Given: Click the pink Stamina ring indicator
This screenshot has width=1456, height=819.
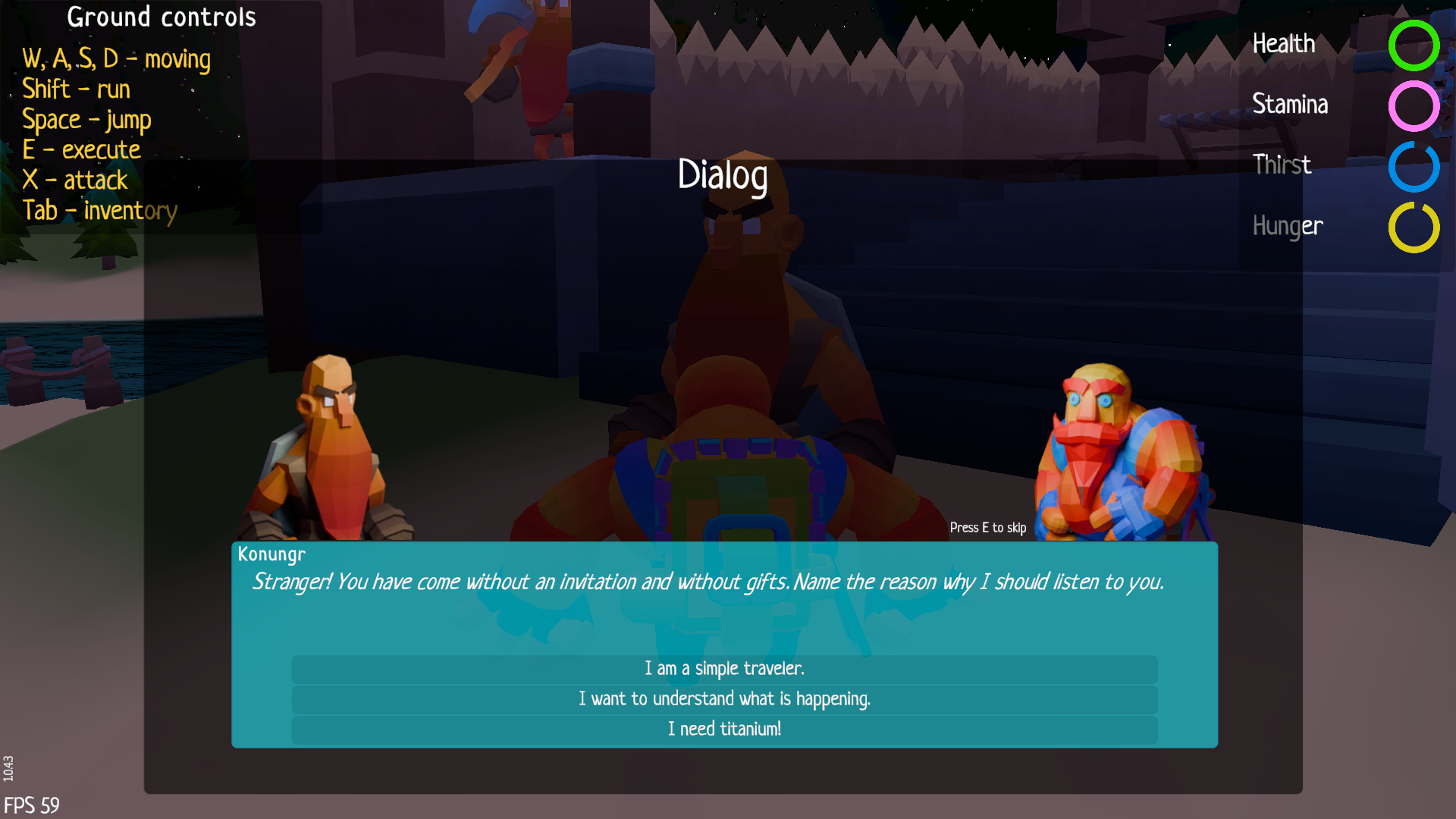Looking at the screenshot, I should pos(1414,107).
